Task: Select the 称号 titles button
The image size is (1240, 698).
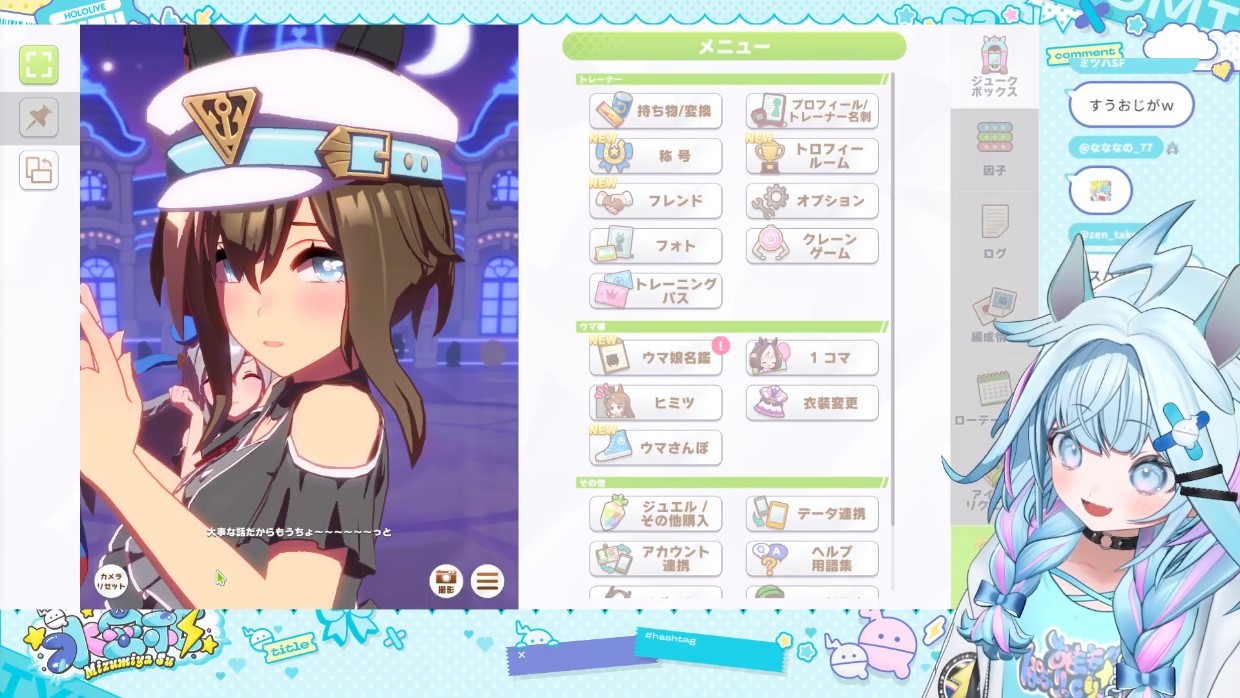Action: click(656, 156)
